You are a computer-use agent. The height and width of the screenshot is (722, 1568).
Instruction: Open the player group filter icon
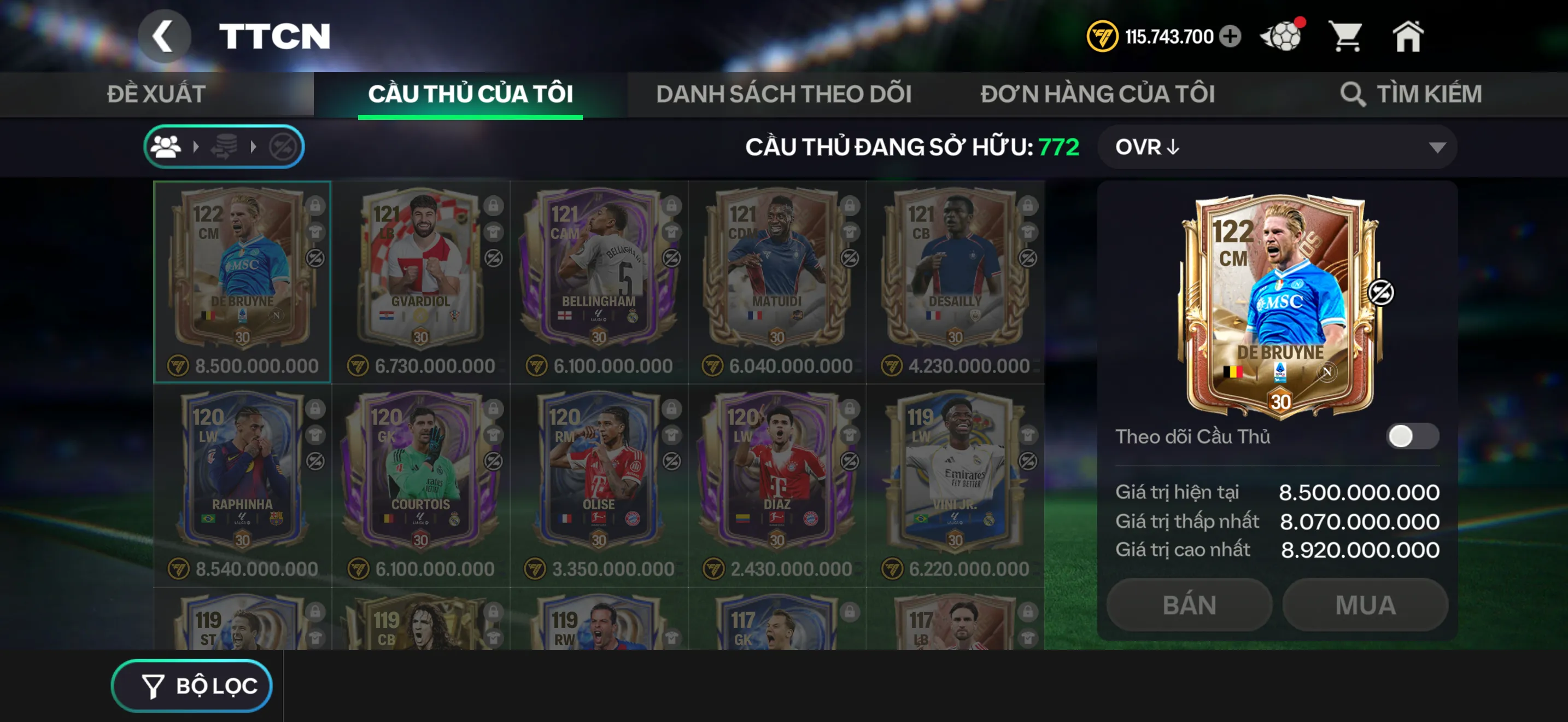pos(167,146)
